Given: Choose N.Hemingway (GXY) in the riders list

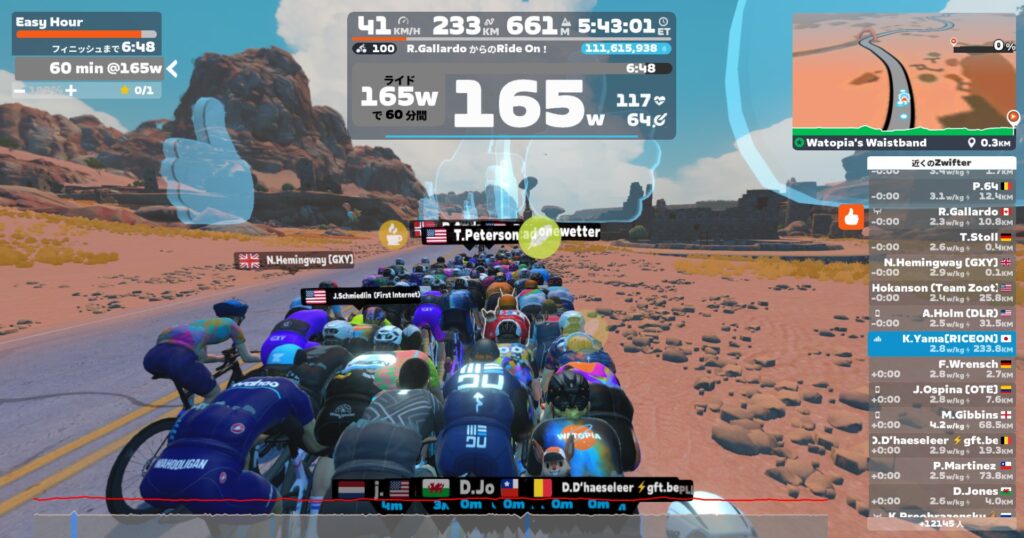Looking at the screenshot, I should coord(941,268).
